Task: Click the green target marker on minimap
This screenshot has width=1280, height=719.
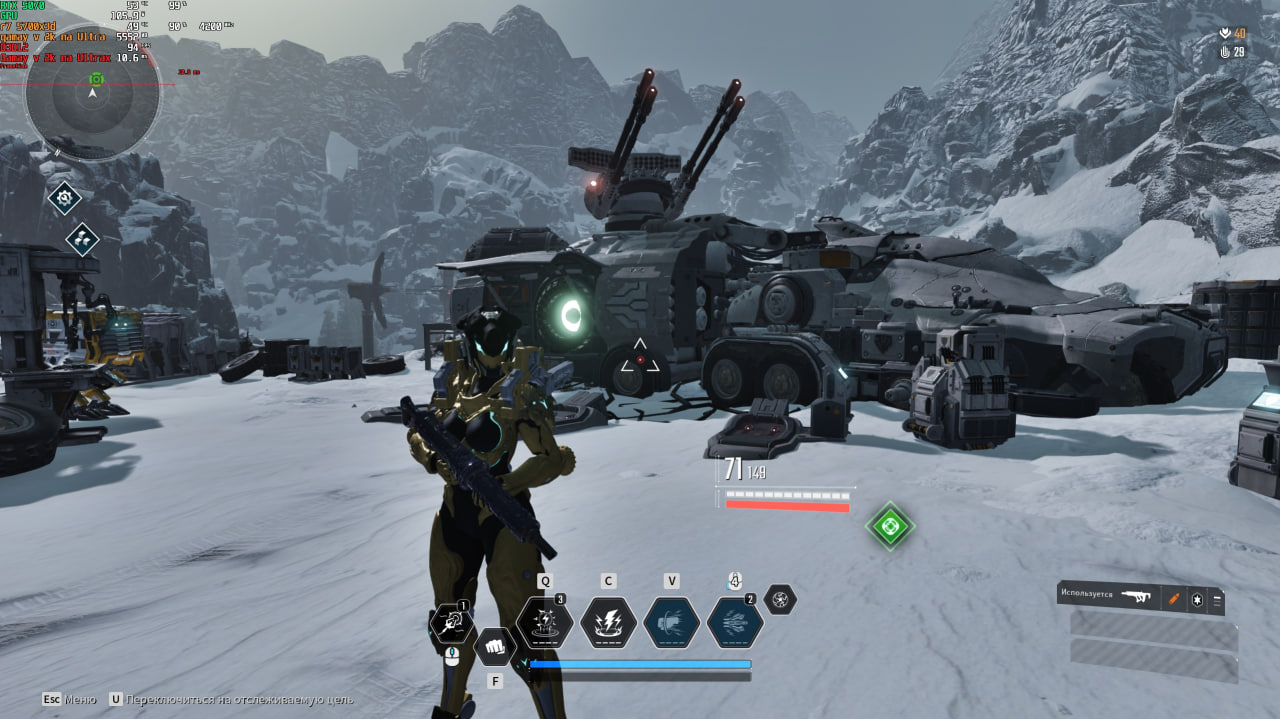Action: (x=96, y=79)
